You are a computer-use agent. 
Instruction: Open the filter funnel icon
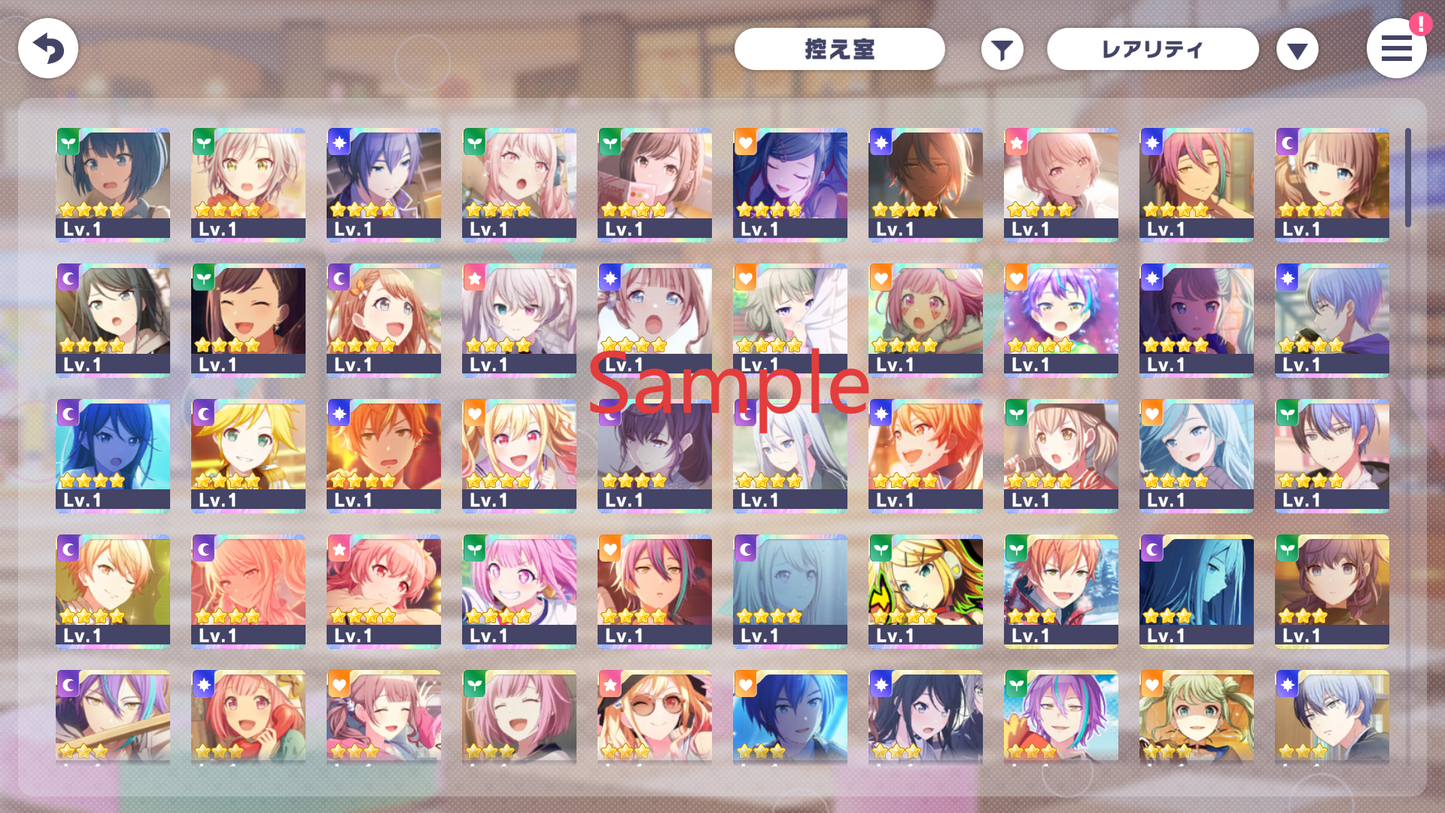[1002, 48]
